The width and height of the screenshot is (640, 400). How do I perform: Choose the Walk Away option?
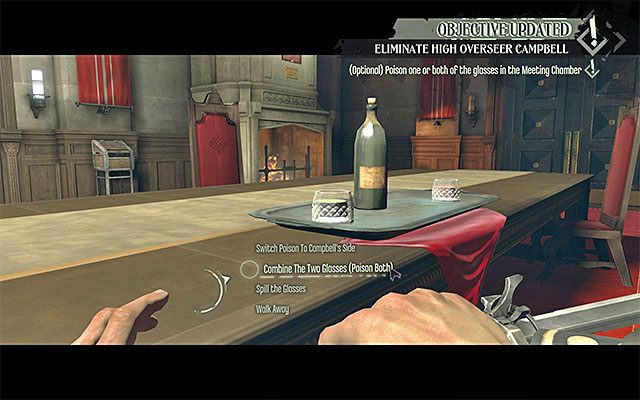click(x=270, y=308)
